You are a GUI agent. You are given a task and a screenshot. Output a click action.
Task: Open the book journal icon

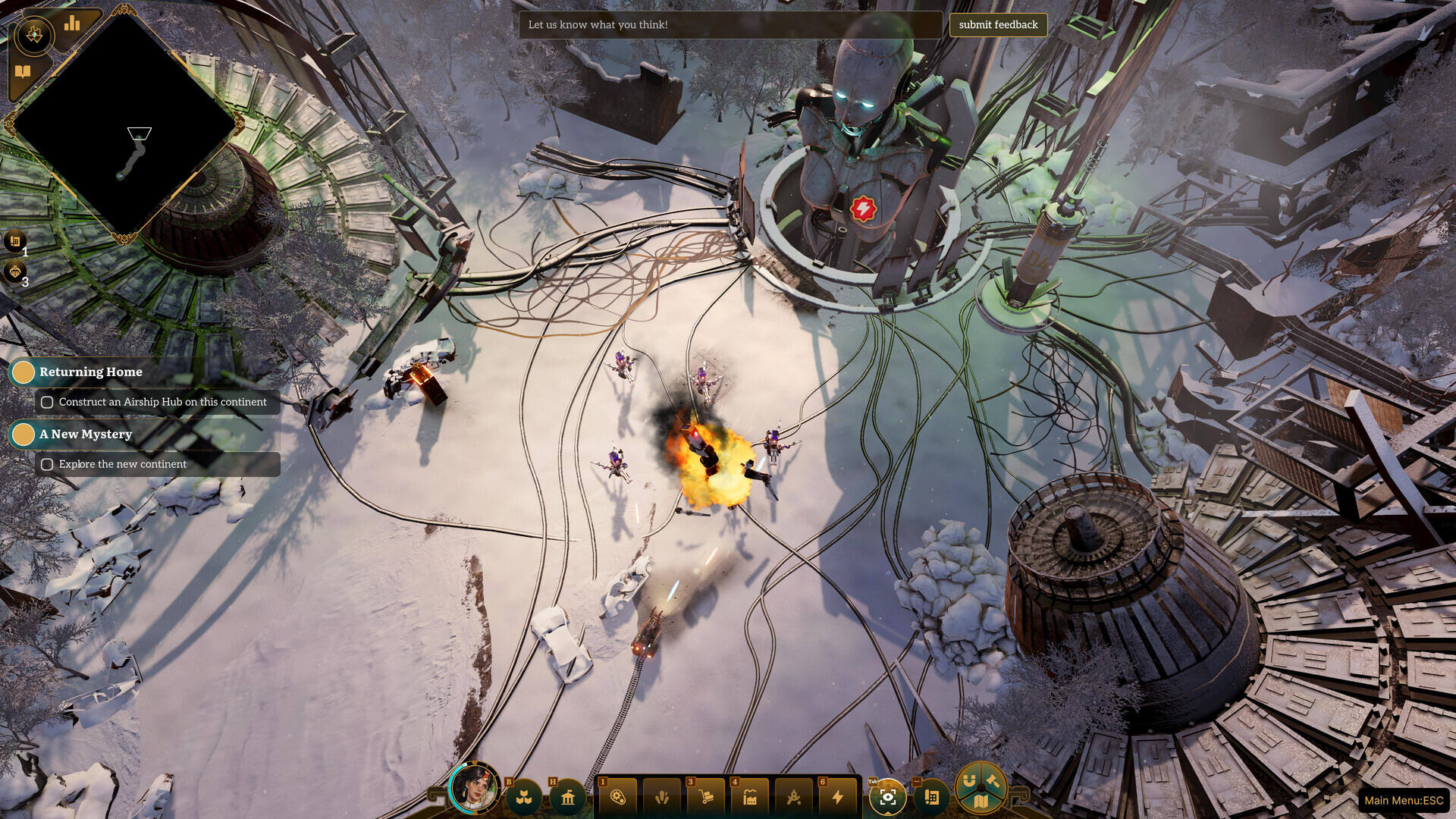[23, 72]
